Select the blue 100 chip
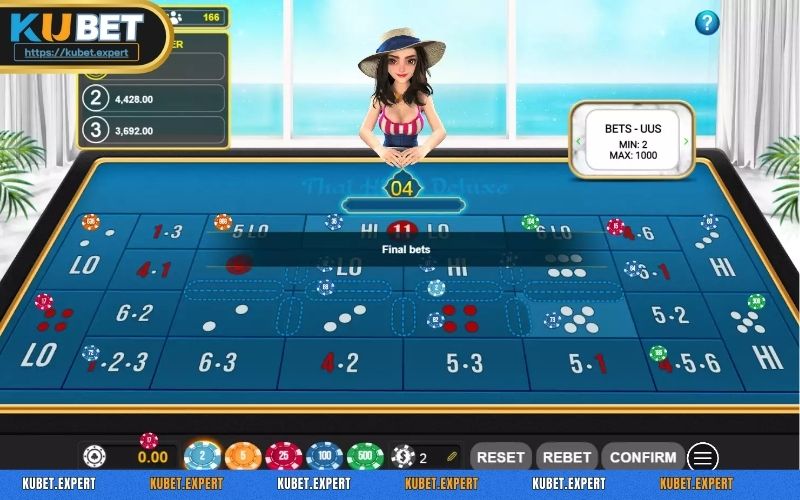 pos(324,458)
